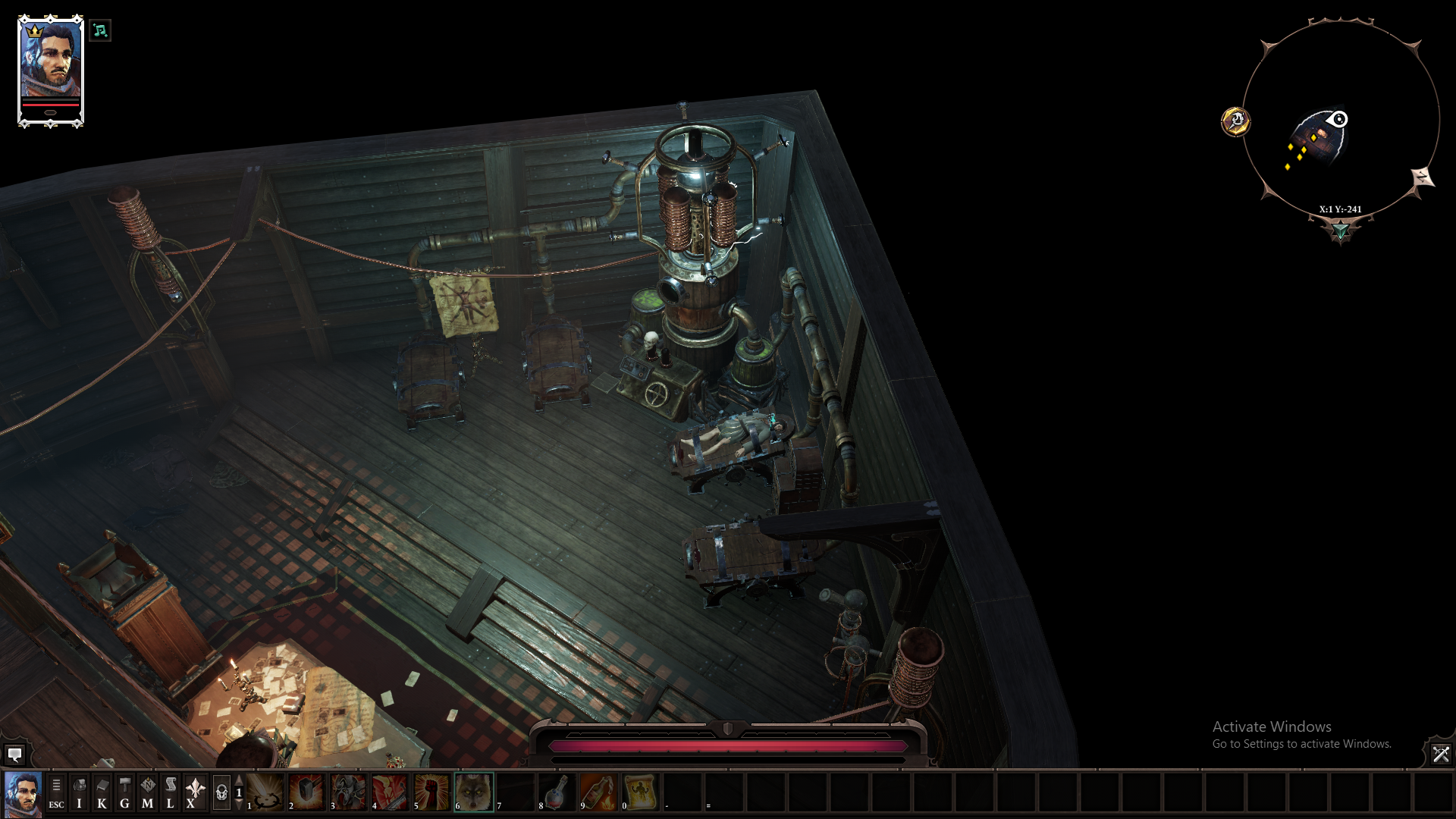The width and height of the screenshot is (1456, 819).
Task: Use the yellow scroll in slot 0
Action: coord(641,792)
